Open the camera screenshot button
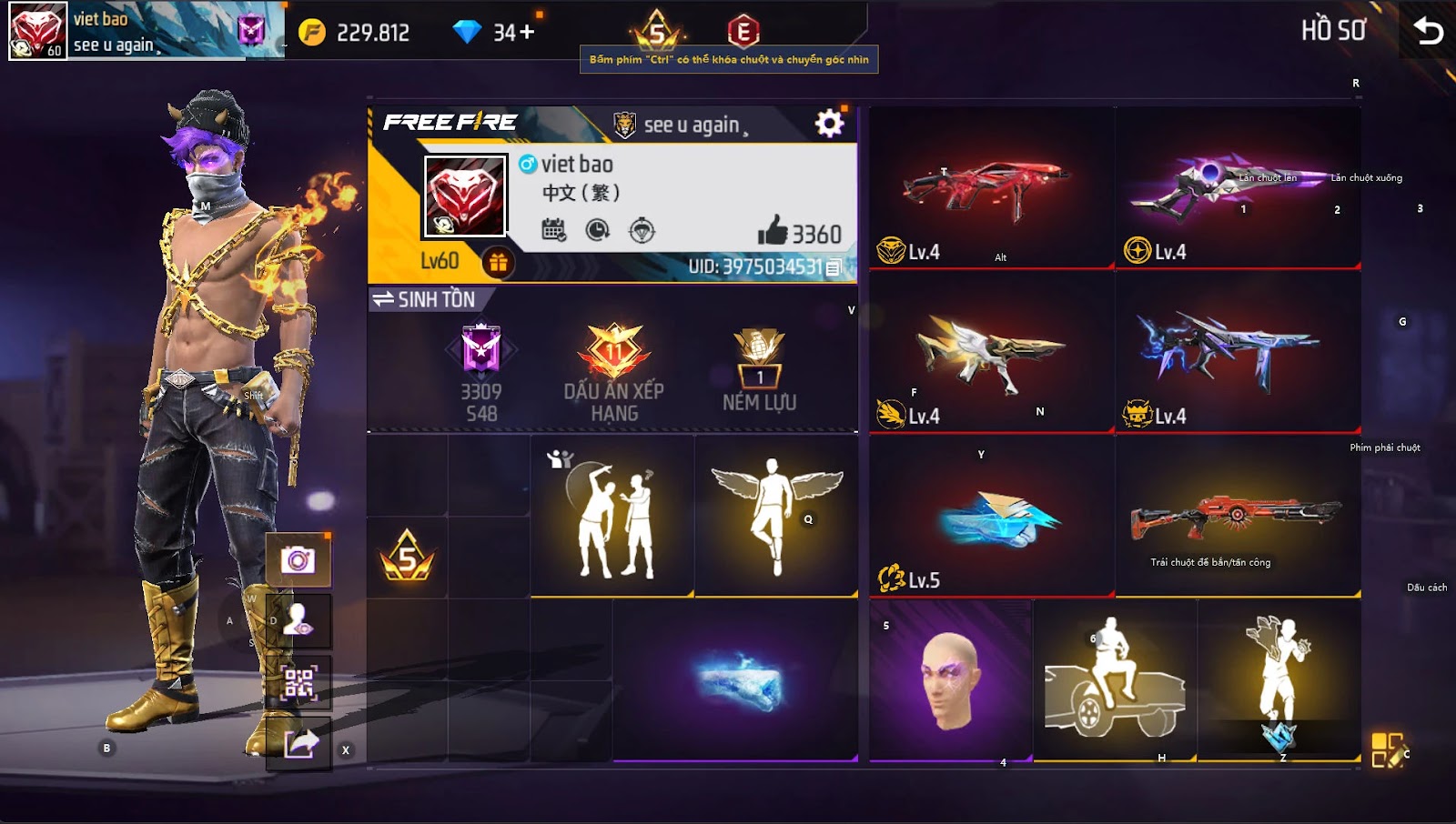This screenshot has height=824, width=1456. (x=298, y=559)
